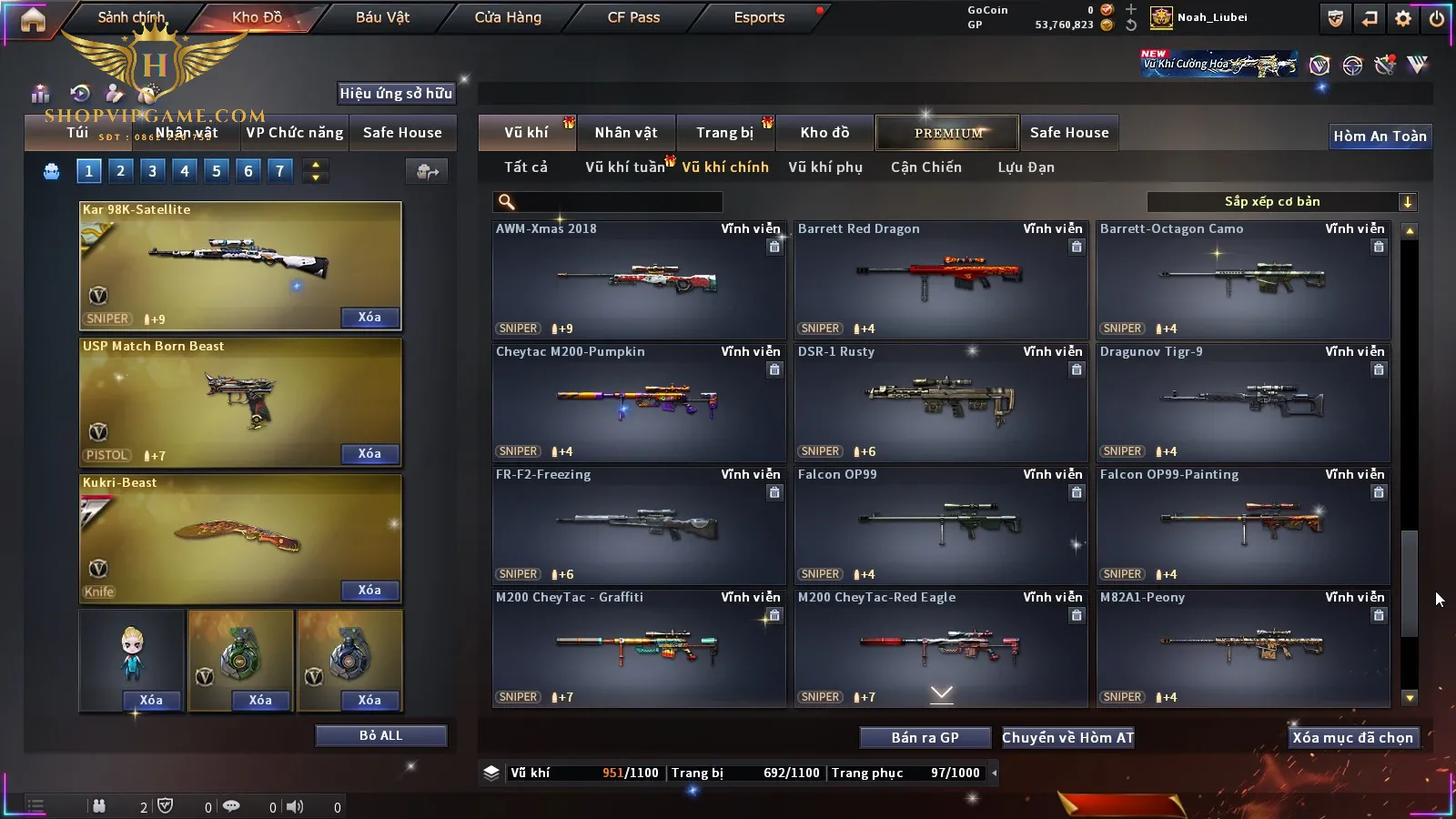Switch to the Nhân vật inventory tab
The image size is (1456, 819).
(x=625, y=133)
